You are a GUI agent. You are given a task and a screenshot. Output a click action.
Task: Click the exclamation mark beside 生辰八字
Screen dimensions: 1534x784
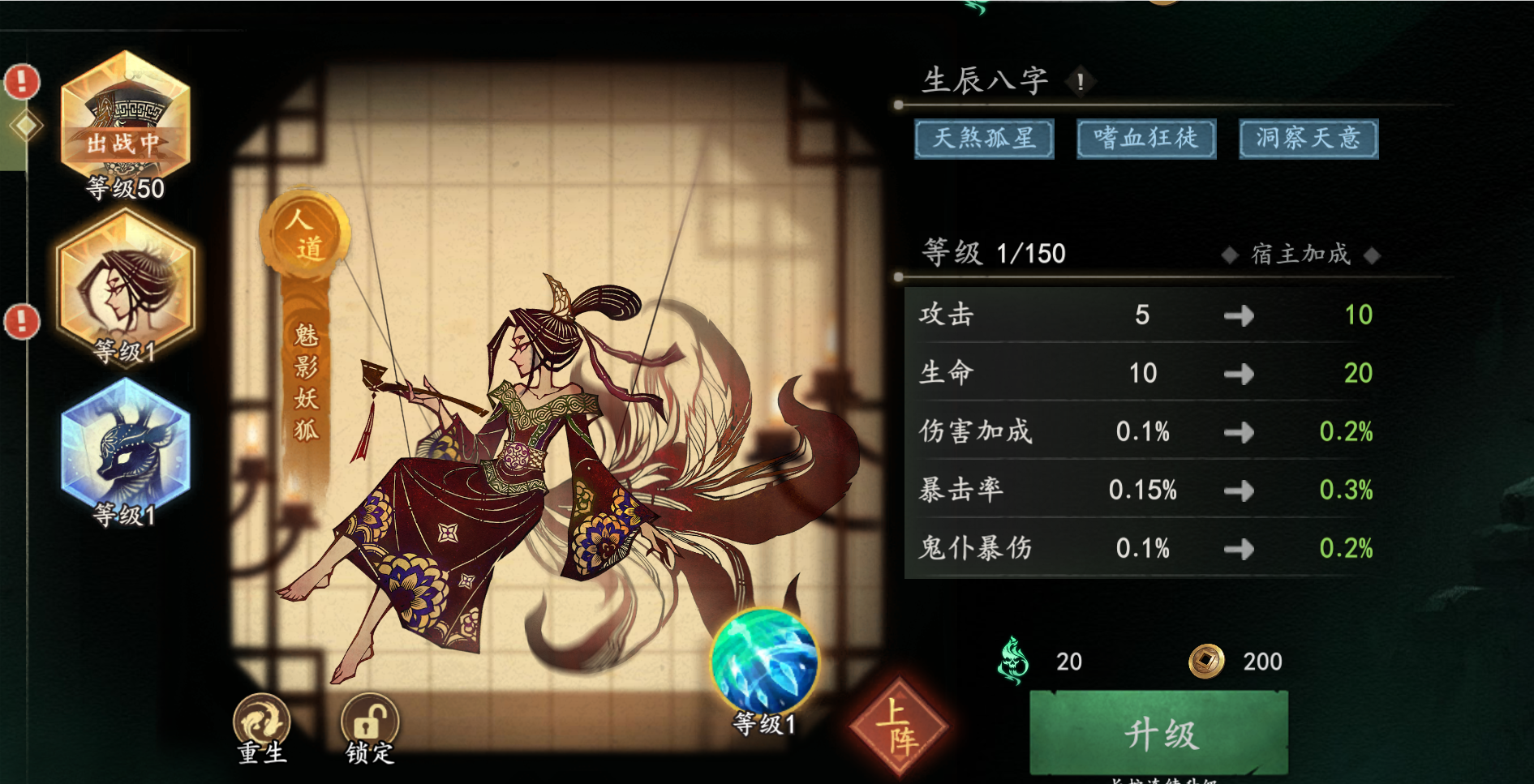point(1081,81)
